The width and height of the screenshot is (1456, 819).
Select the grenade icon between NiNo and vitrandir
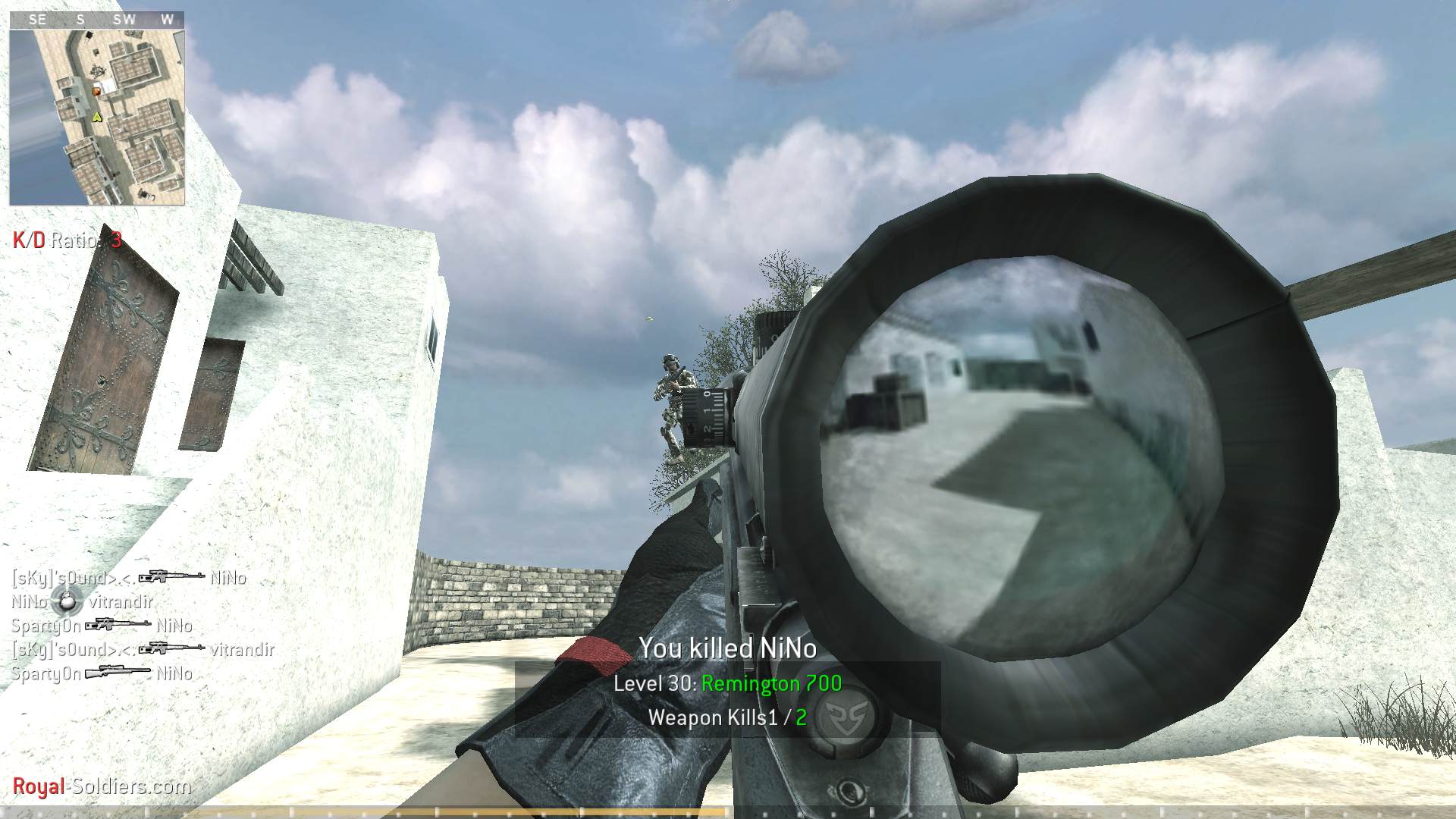point(67,602)
